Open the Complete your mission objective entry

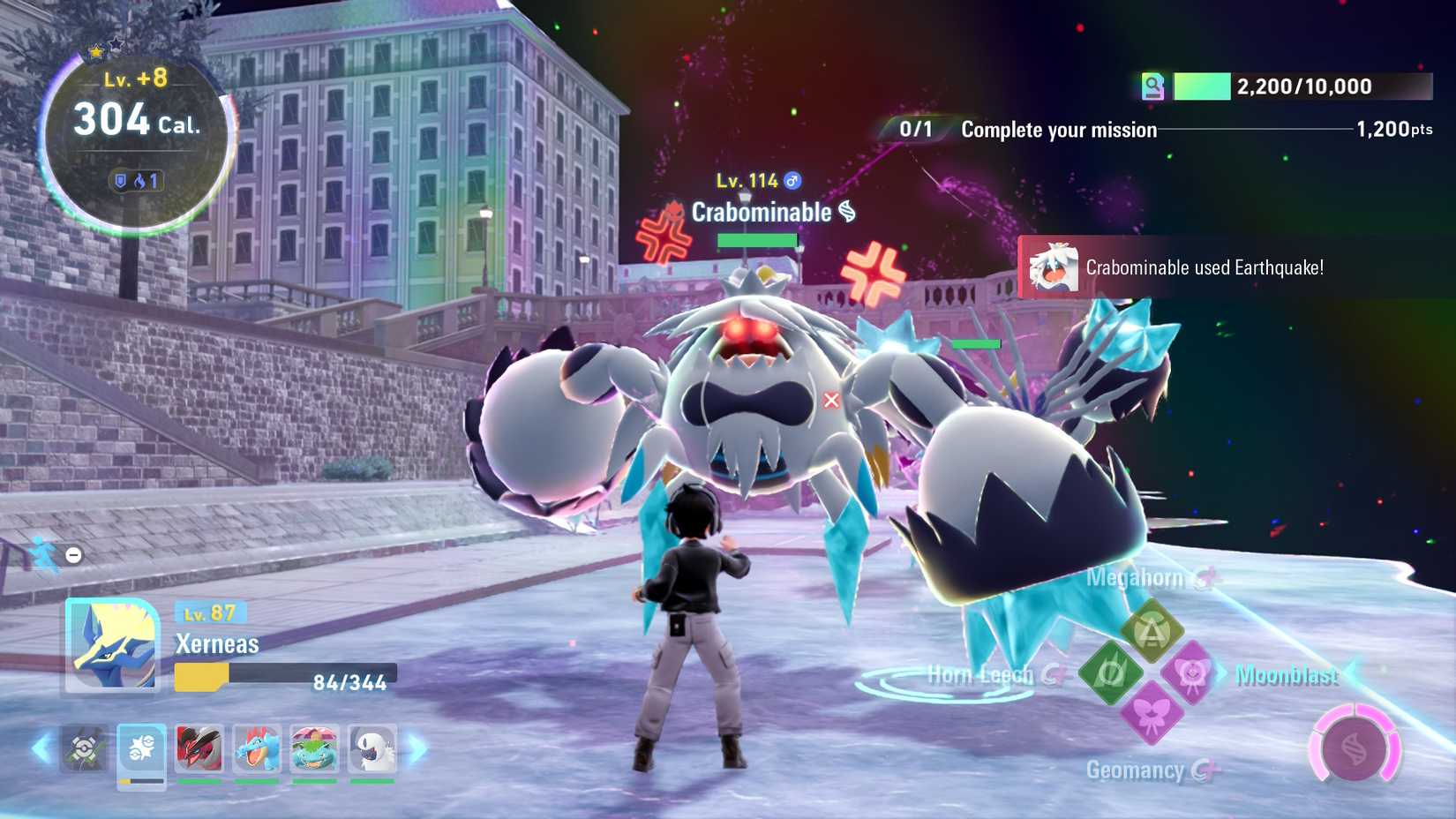(x=1059, y=130)
